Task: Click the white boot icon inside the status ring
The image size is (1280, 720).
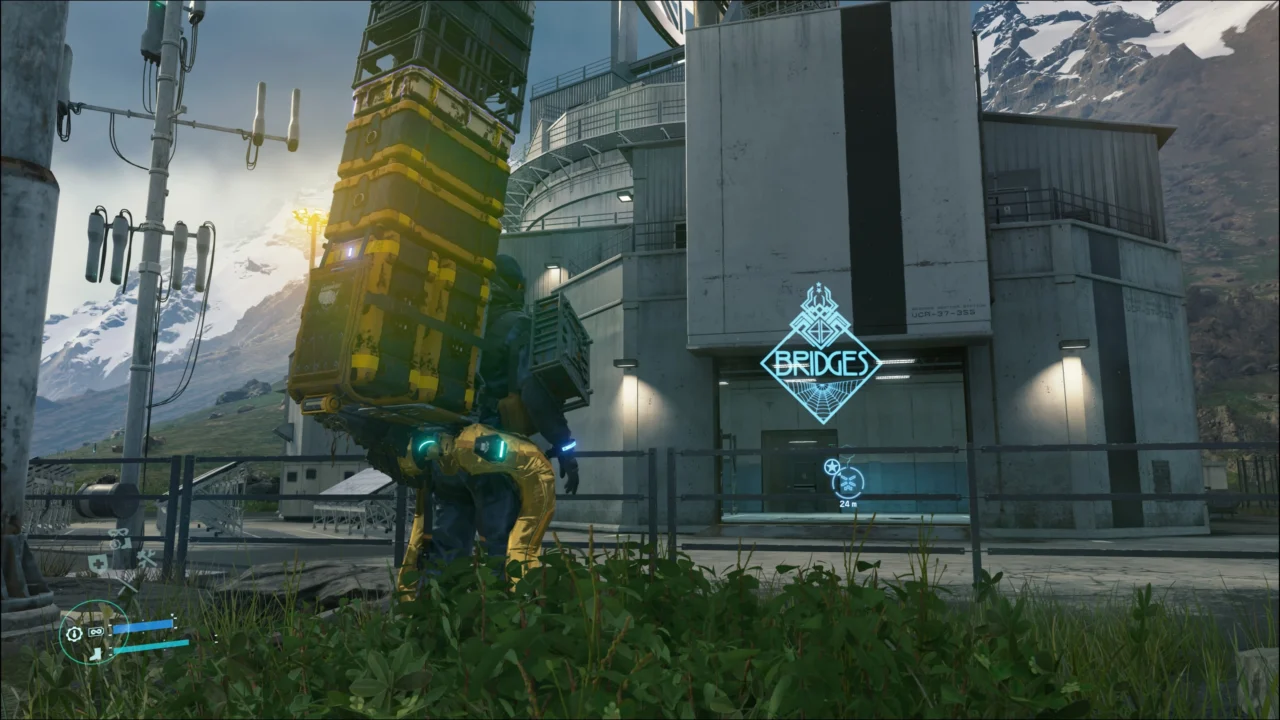Action: tap(95, 653)
